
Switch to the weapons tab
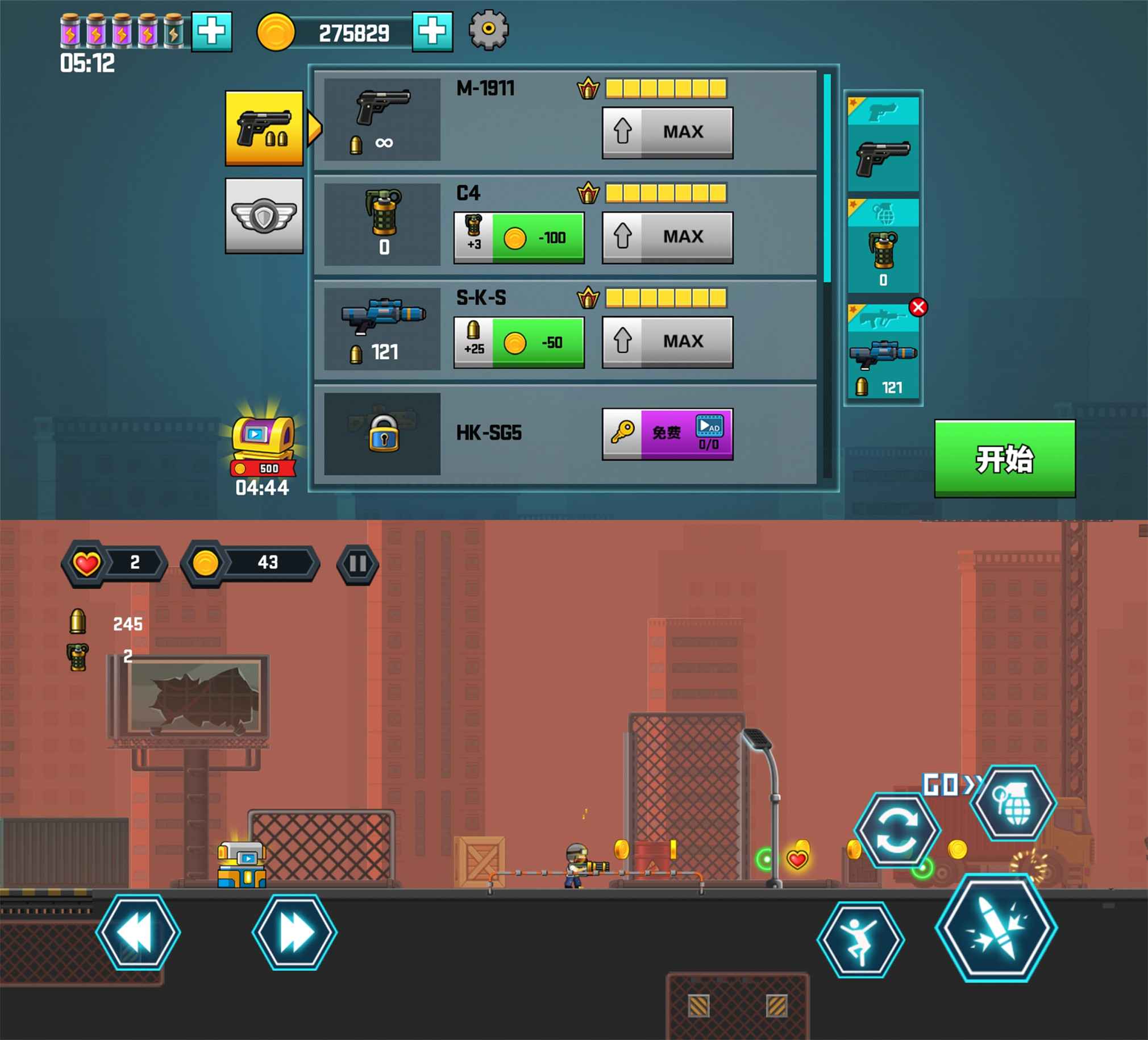tap(264, 127)
